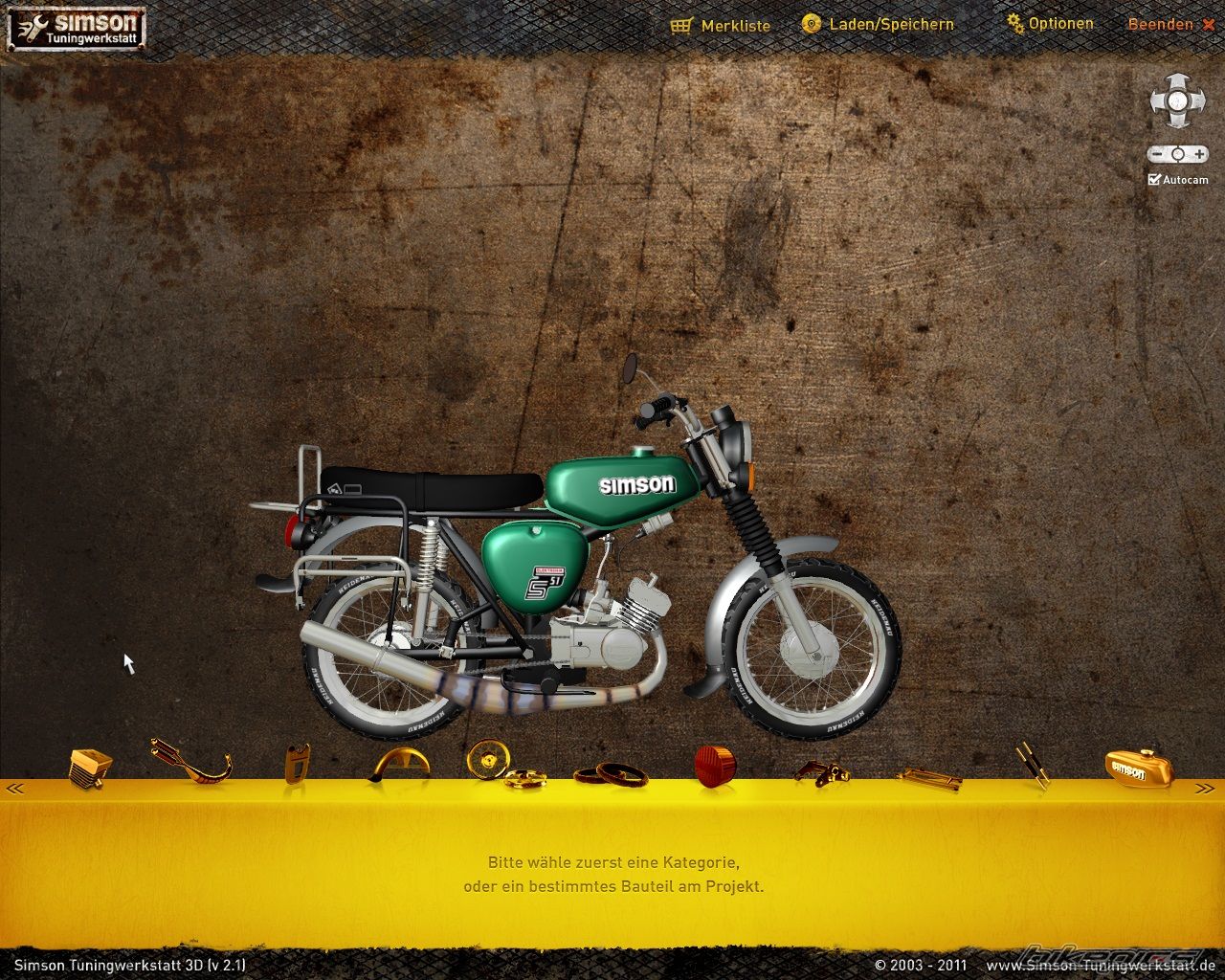
Task: Zoom out with the minus button
Action: coord(1157,154)
